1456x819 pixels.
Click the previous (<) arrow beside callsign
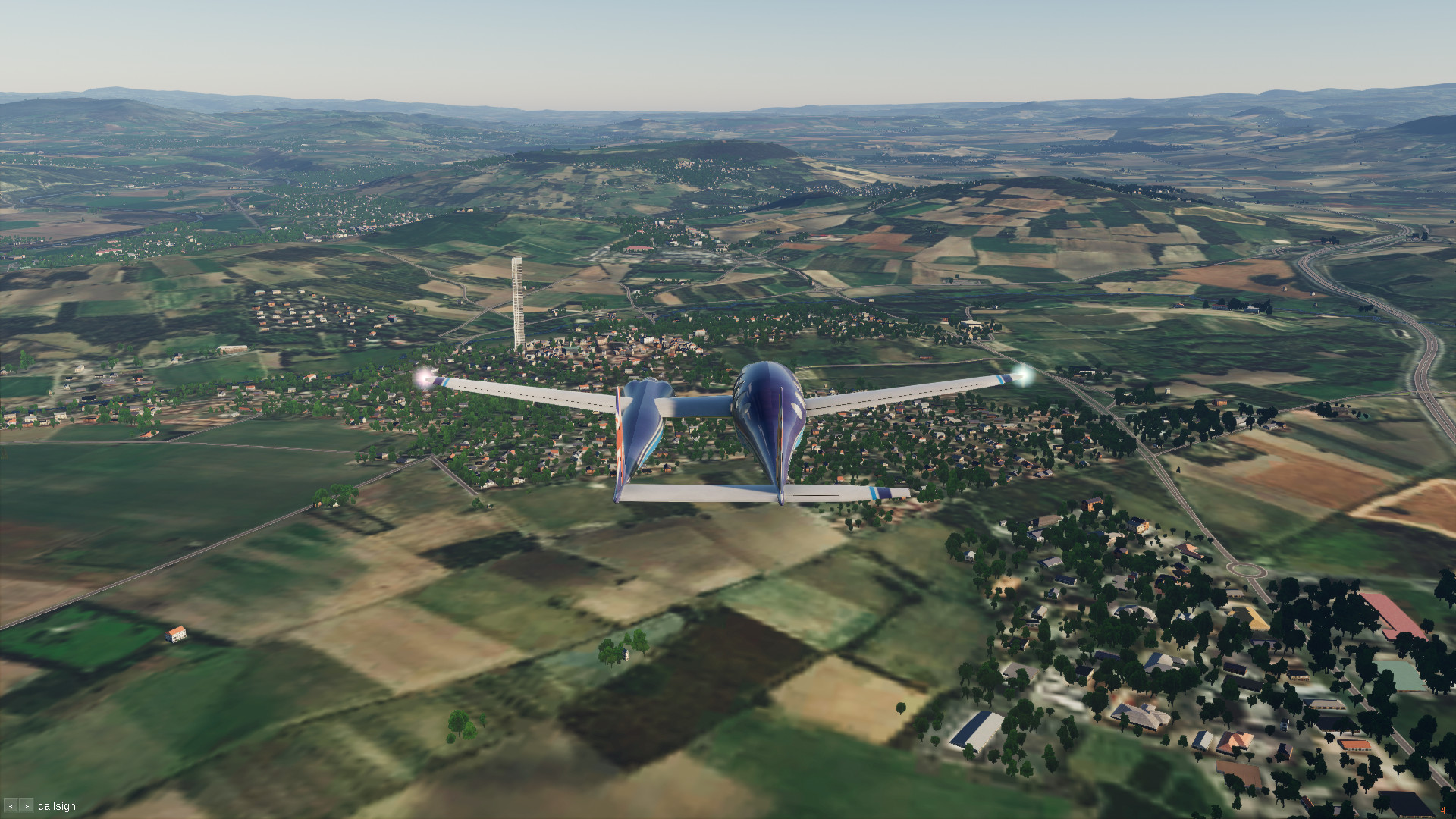11,806
